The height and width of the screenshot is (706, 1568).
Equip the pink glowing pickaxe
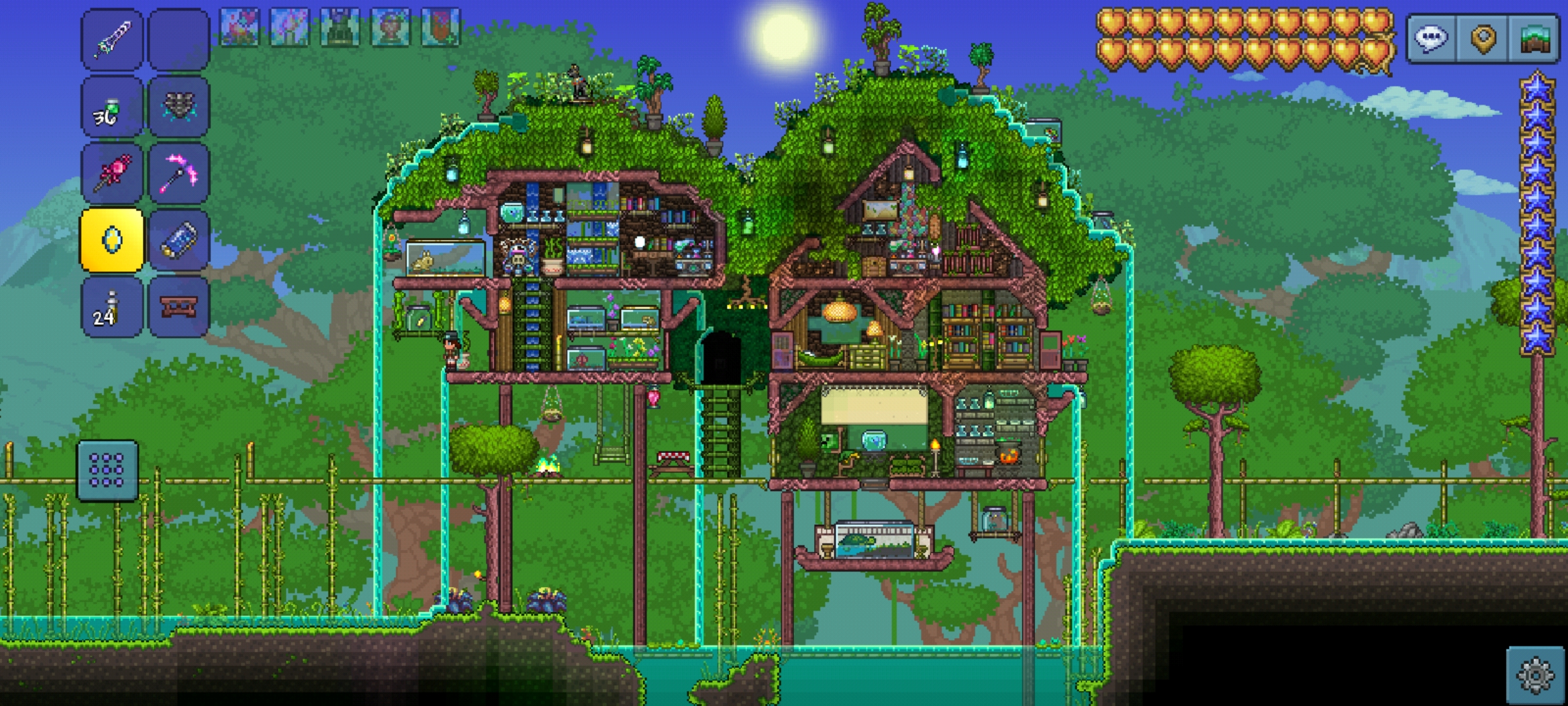[178, 173]
